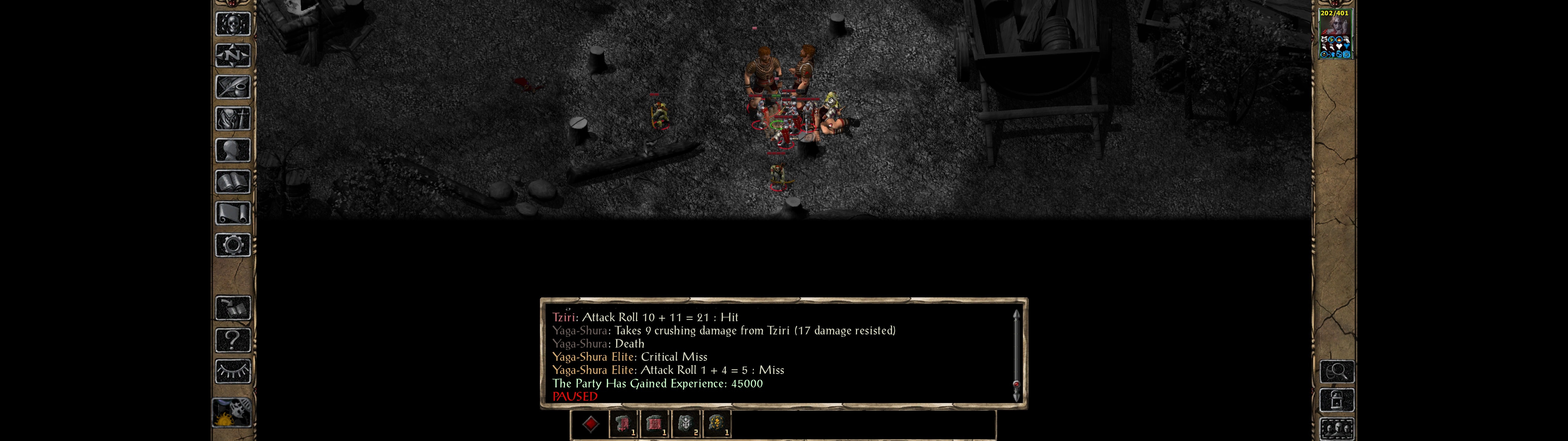Cast the golden skull circle spell
The width and height of the screenshot is (1568, 441).
pos(717,424)
